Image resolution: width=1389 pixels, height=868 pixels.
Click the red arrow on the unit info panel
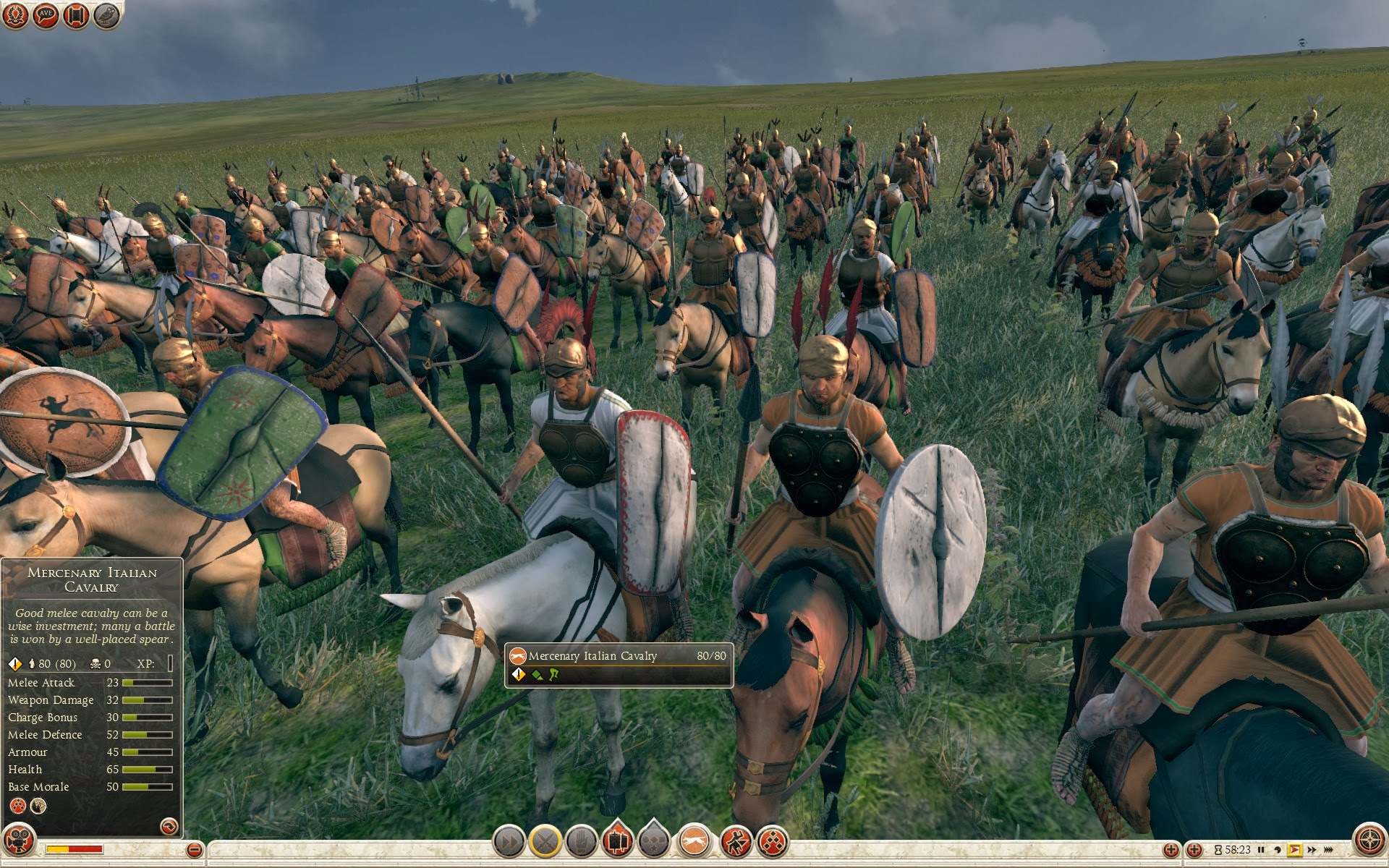pos(168,825)
